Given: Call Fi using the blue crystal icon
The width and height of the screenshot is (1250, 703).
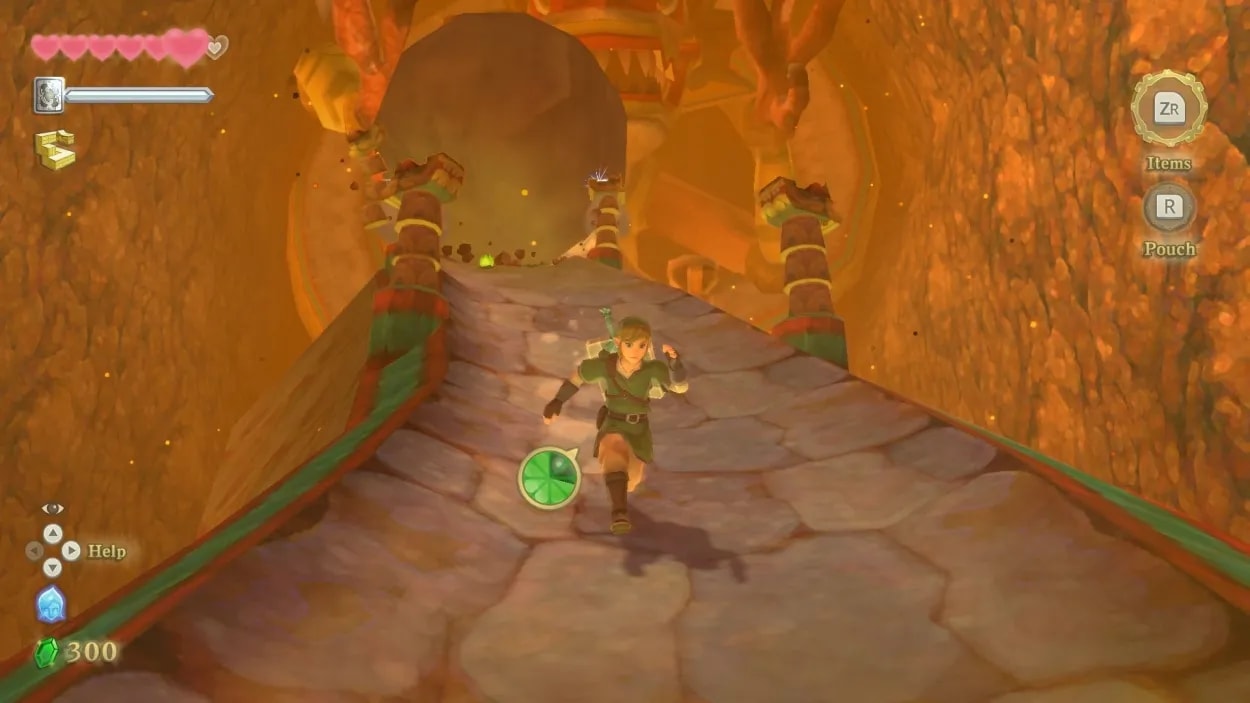Looking at the screenshot, I should coord(51,605).
